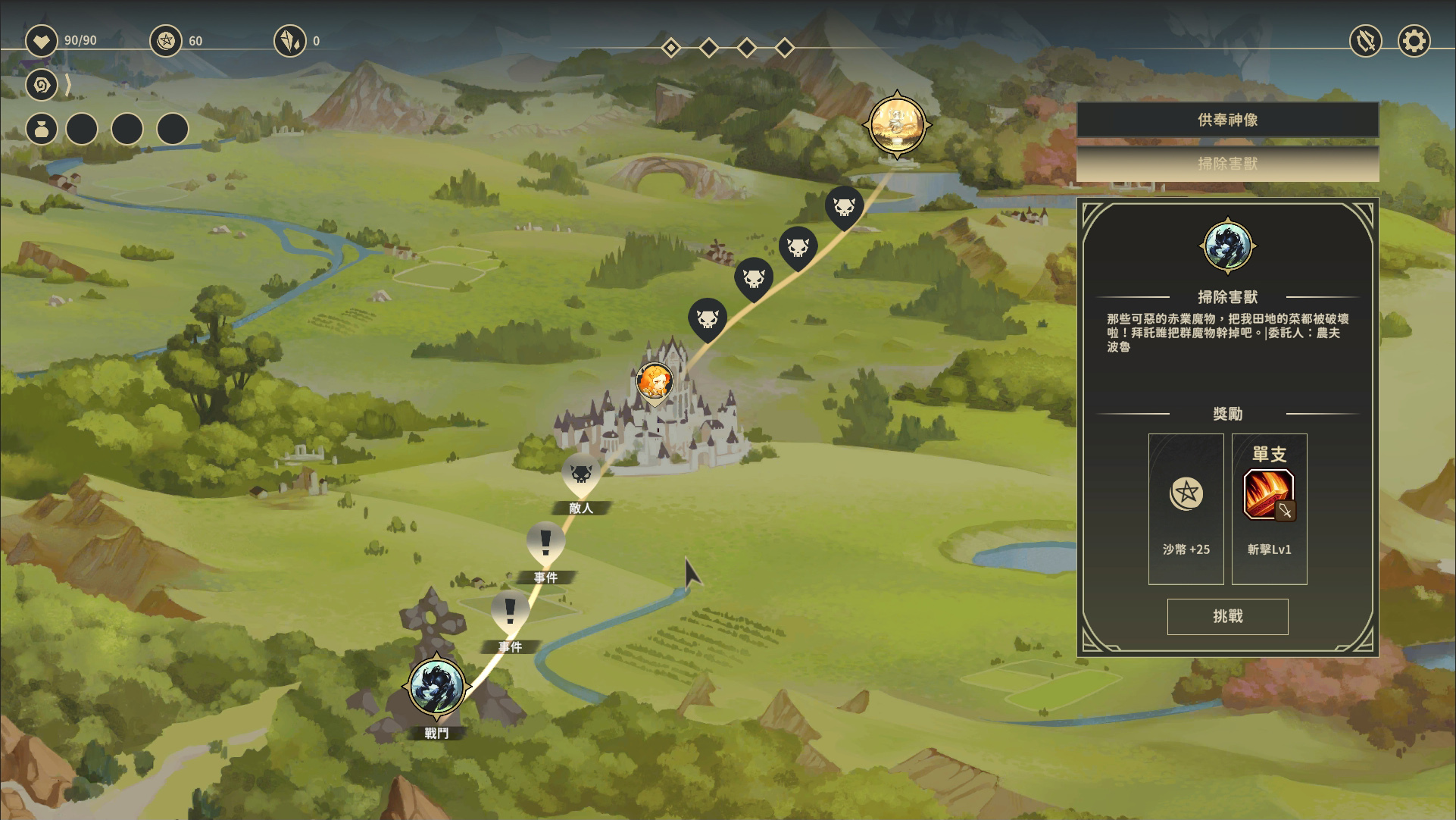Open the gear settings menu
This screenshot has width=1456, height=820.
click(1414, 41)
